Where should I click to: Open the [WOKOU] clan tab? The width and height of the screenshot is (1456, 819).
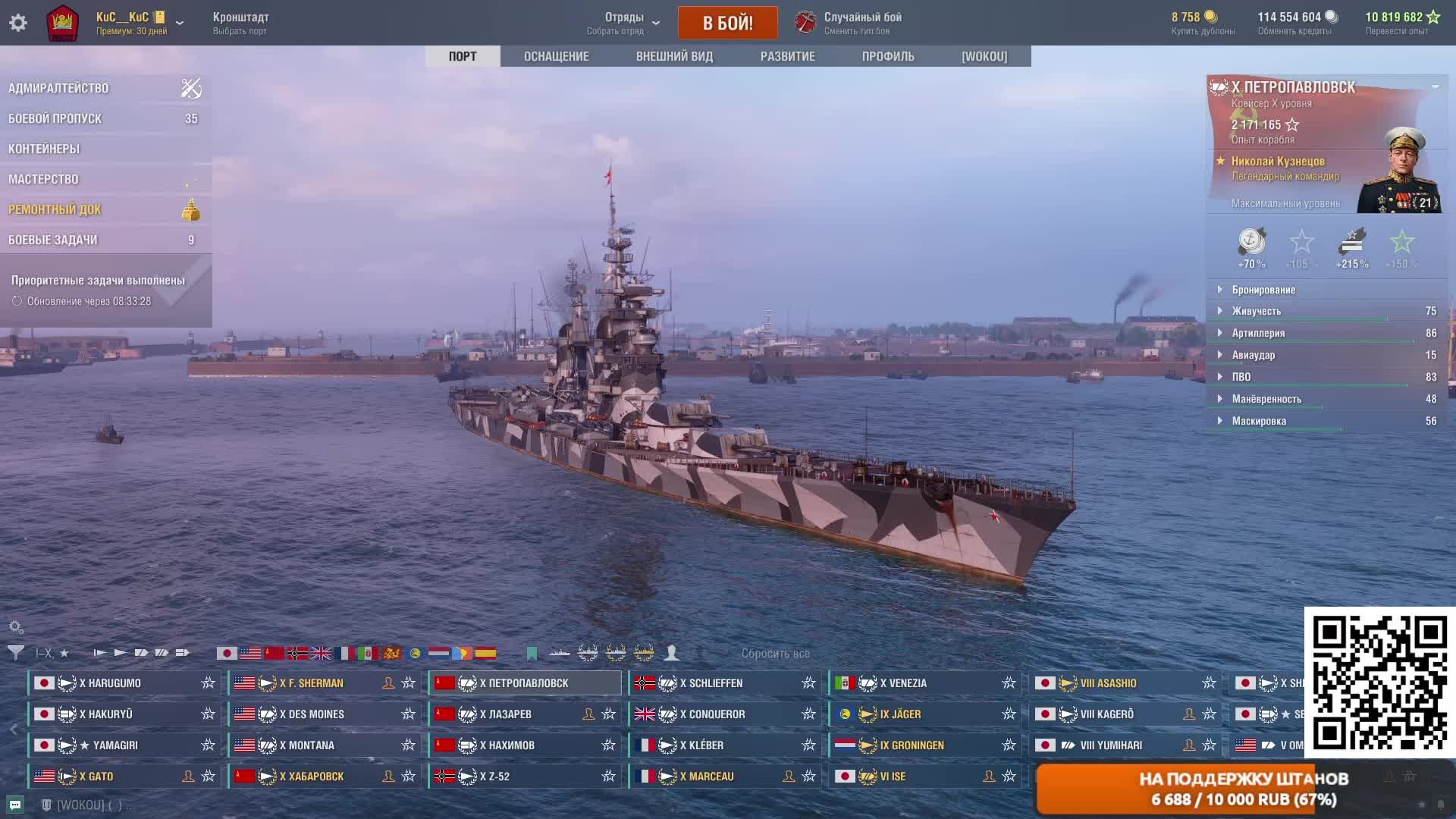[x=984, y=56]
